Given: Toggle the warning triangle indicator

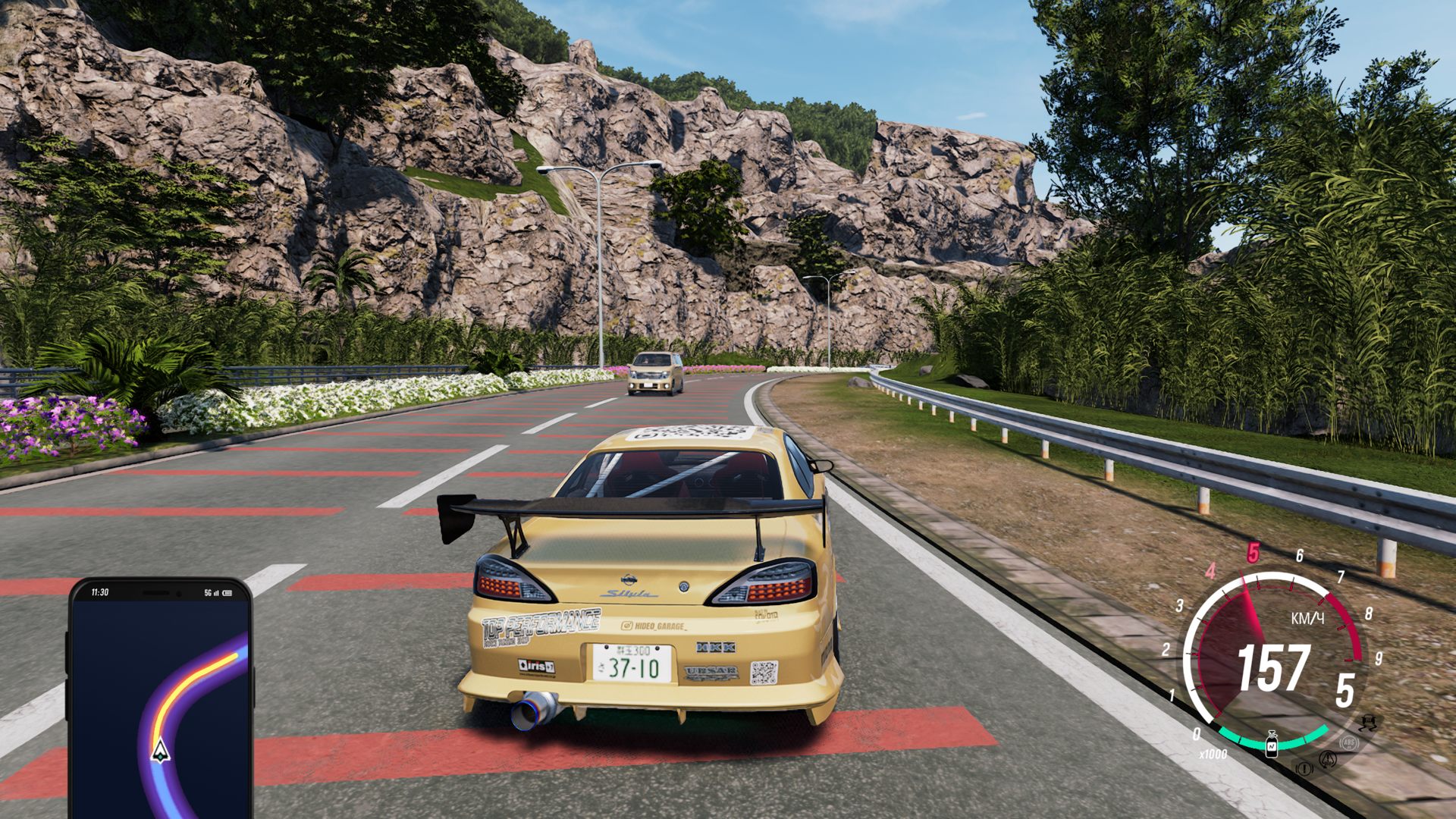Looking at the screenshot, I should (x=1329, y=761).
